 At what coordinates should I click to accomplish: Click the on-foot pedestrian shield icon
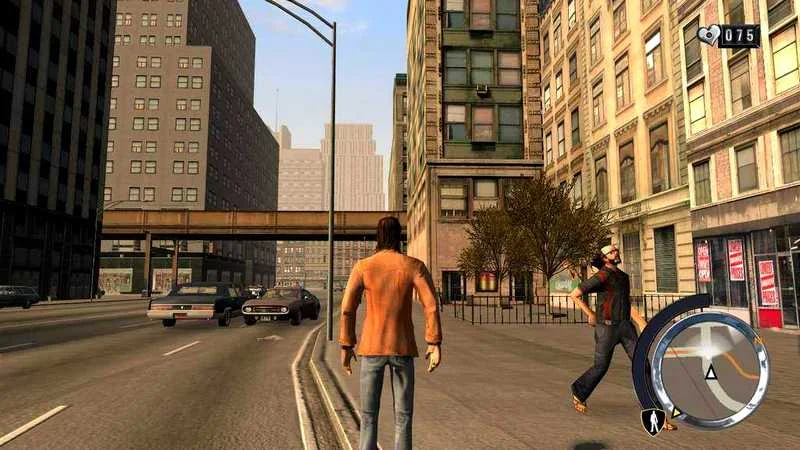pos(653,421)
